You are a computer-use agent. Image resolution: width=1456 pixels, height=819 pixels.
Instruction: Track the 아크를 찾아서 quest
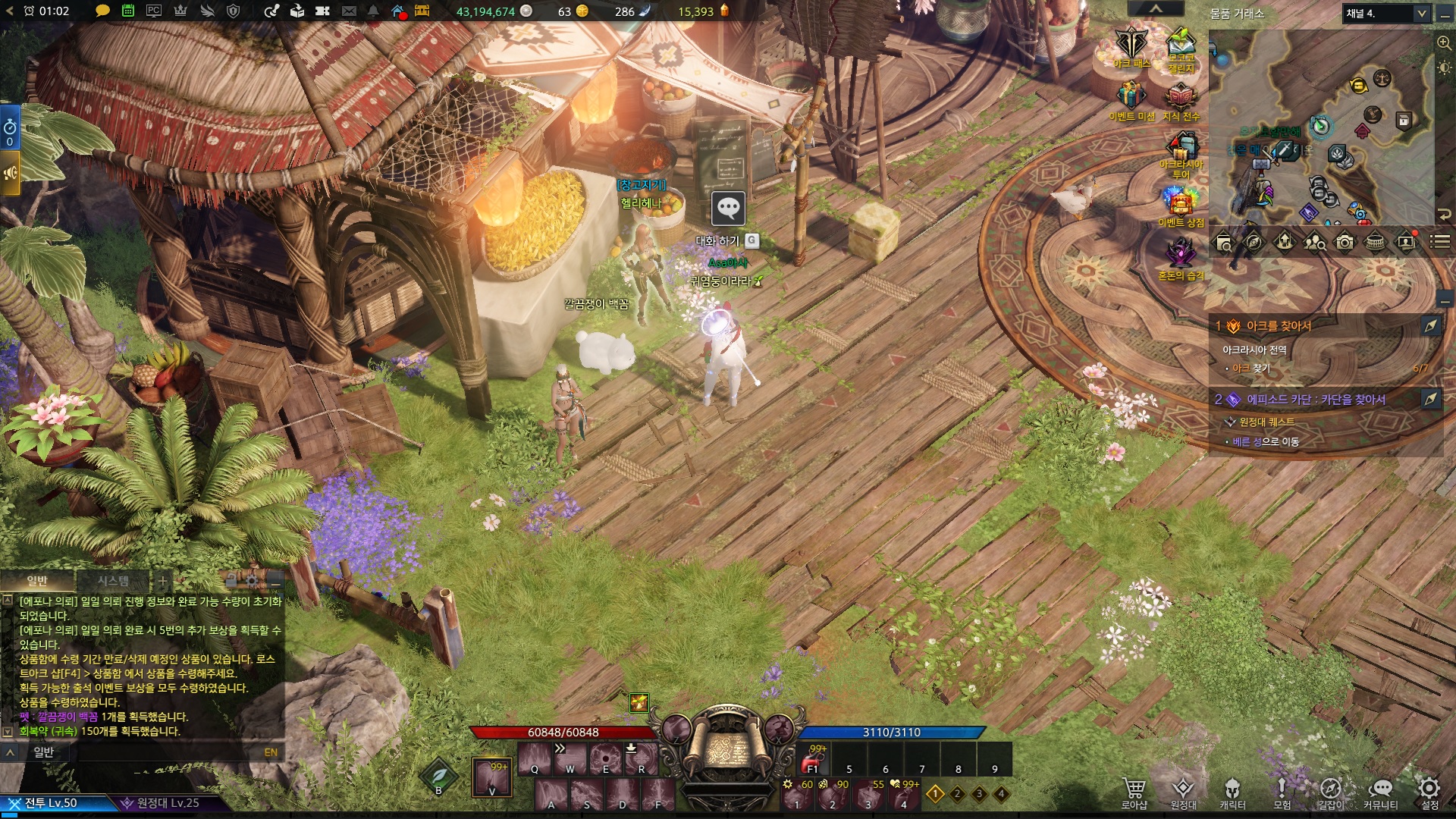pyautogui.click(x=1430, y=325)
